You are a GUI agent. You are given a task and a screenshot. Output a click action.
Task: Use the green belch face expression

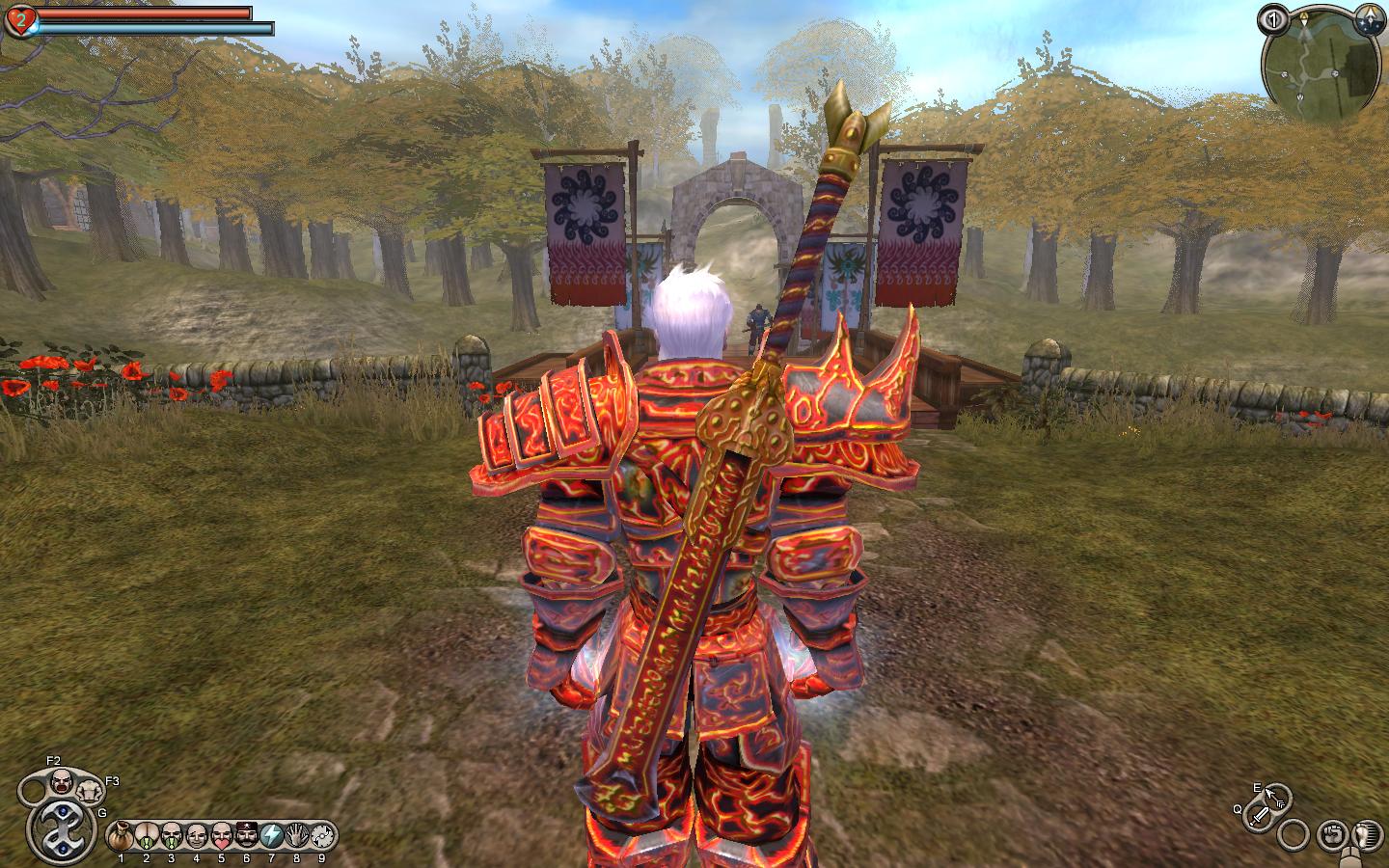[x=172, y=835]
